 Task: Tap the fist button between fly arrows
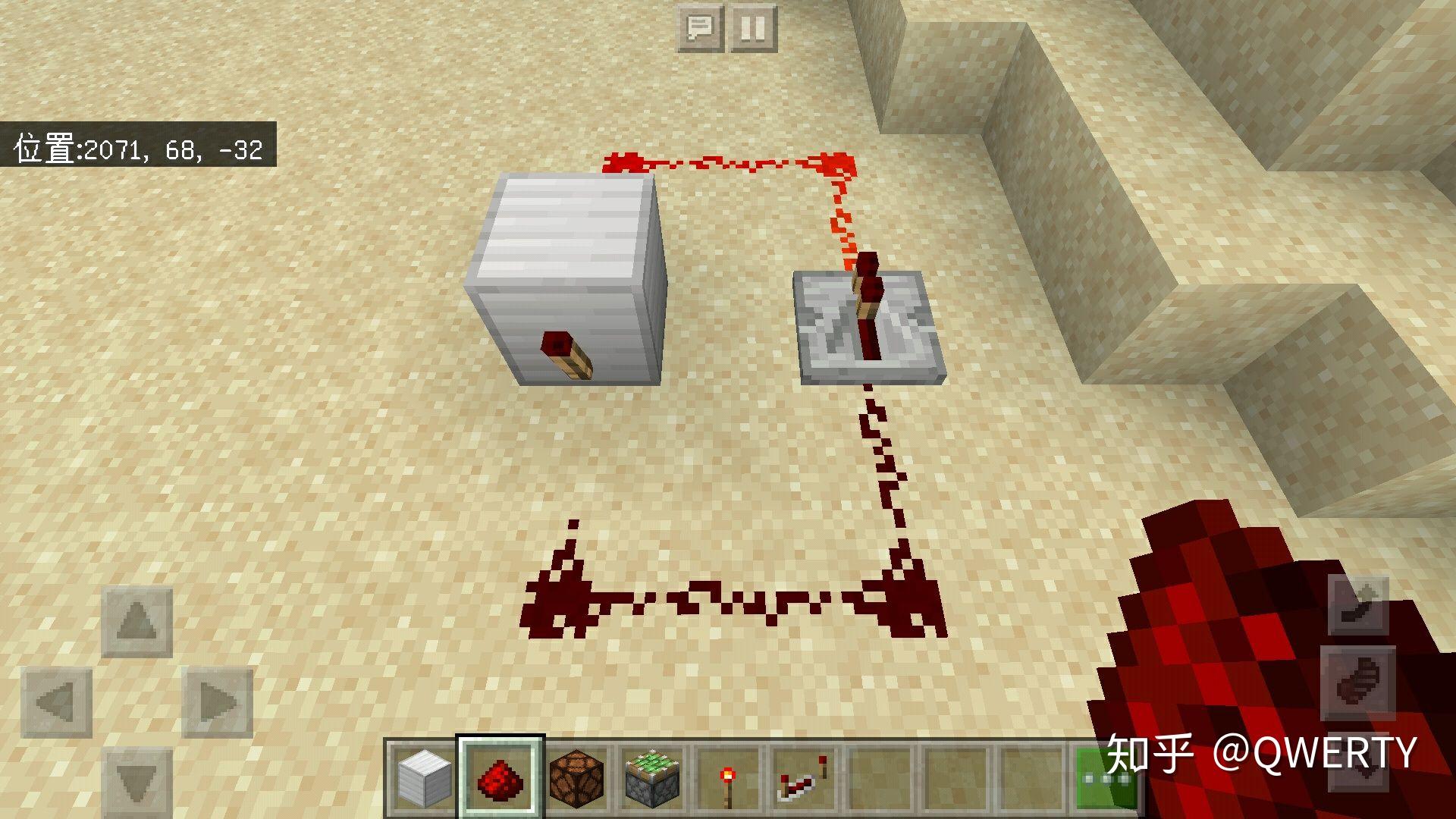tap(1359, 684)
